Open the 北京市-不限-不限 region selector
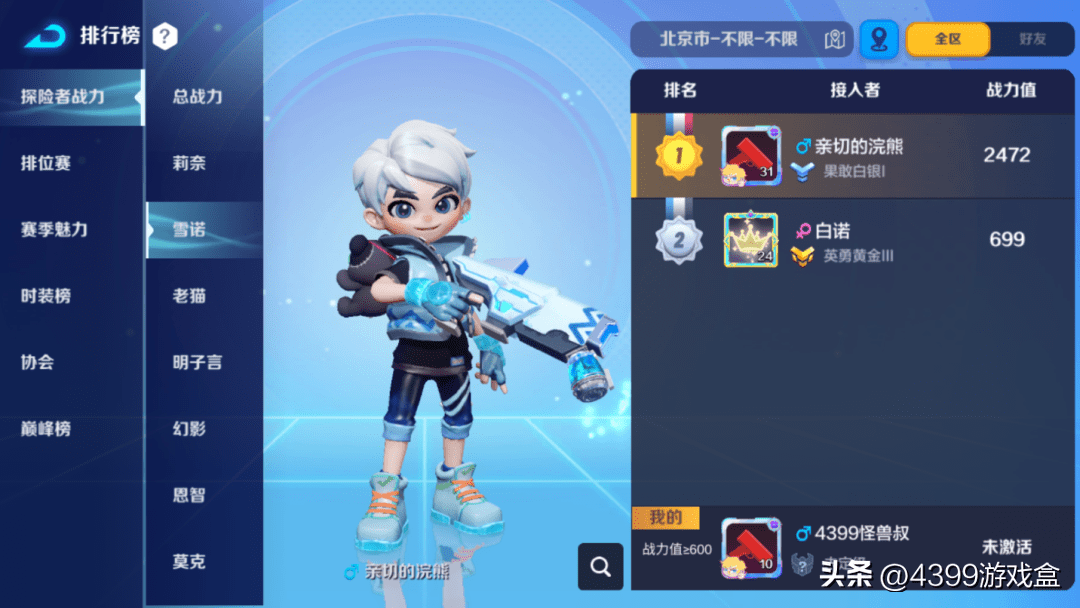Image resolution: width=1080 pixels, height=608 pixels. coord(740,39)
